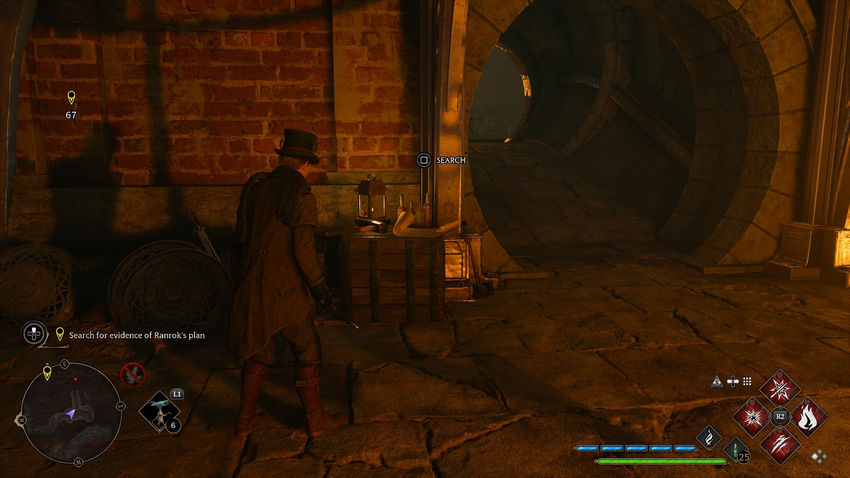The image size is (850, 478).
Task: Click the spell set selector dots
Action: click(818, 456)
